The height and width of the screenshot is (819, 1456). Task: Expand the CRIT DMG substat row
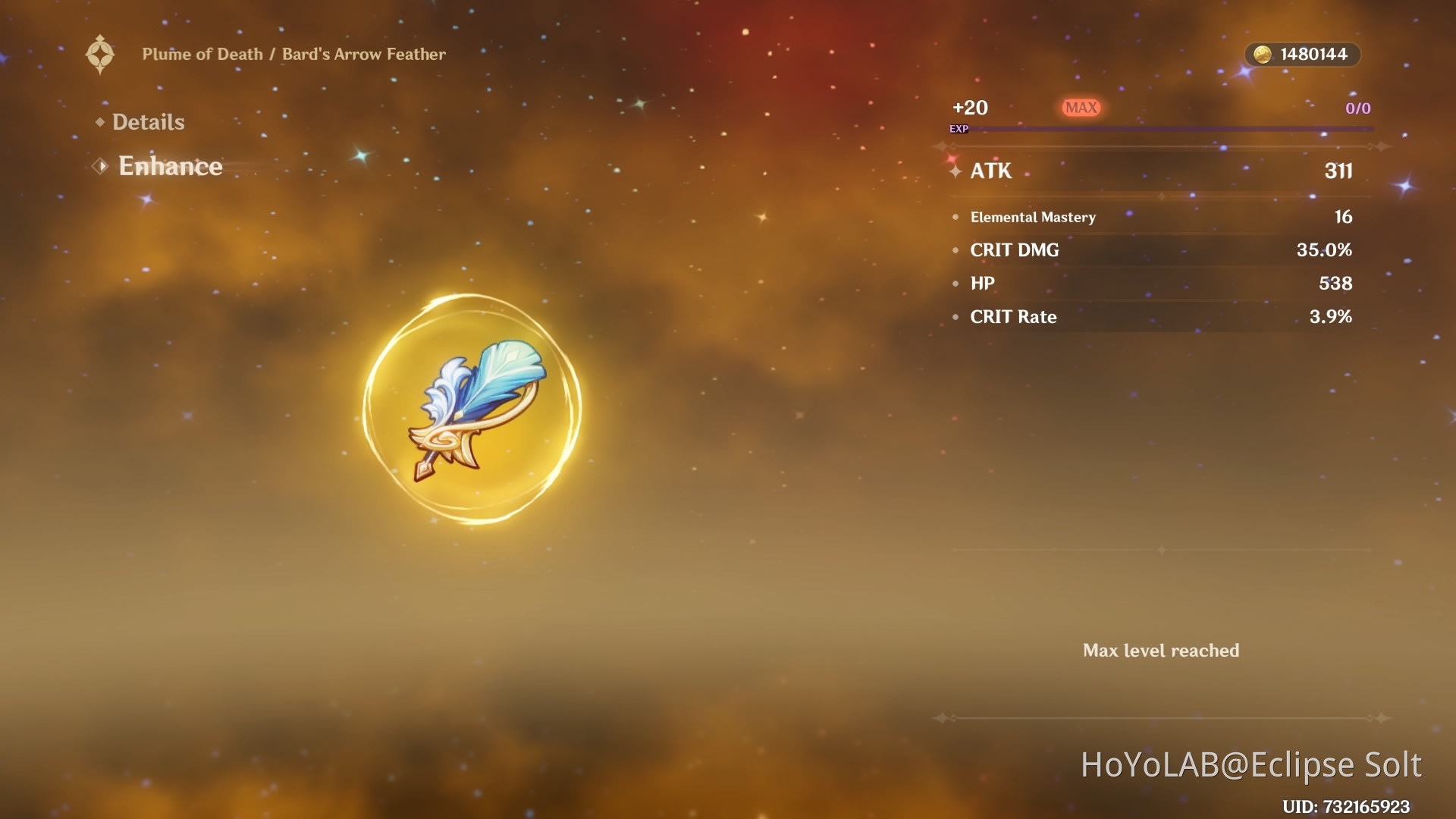(1153, 250)
